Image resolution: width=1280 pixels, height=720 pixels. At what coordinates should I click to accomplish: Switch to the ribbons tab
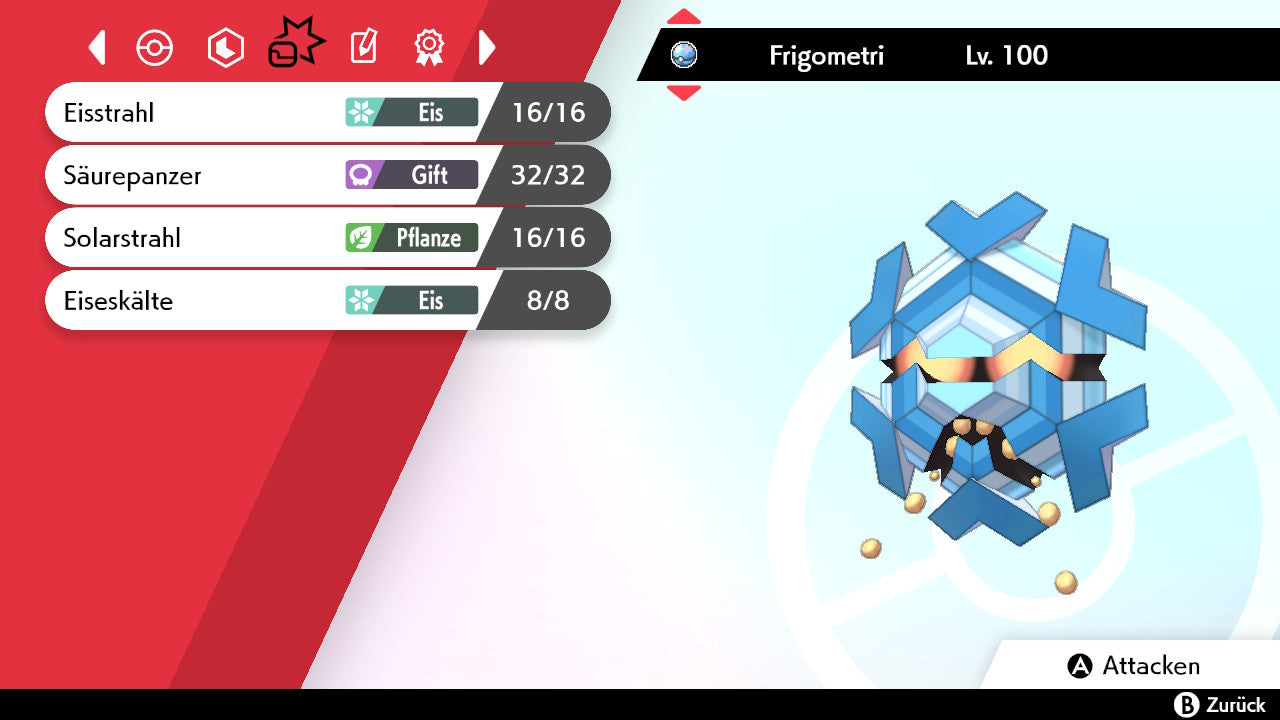429,47
